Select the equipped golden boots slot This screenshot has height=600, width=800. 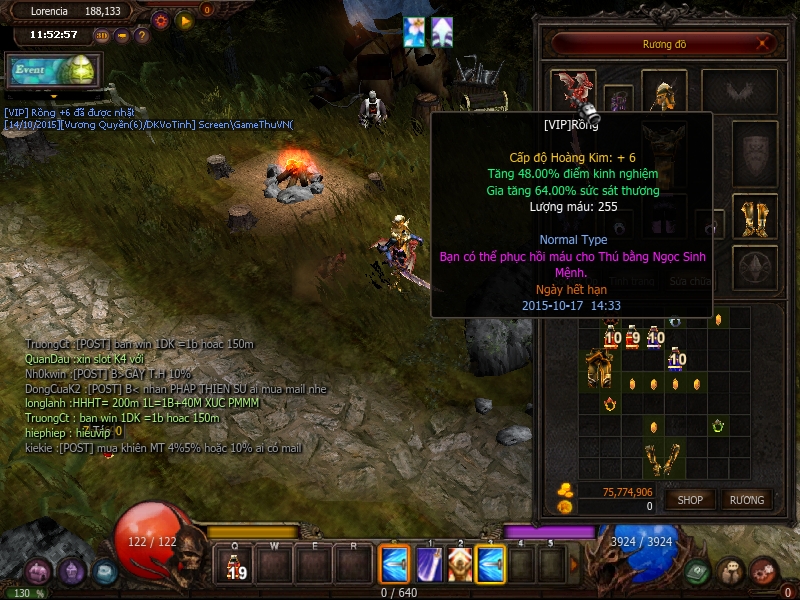tap(755, 215)
